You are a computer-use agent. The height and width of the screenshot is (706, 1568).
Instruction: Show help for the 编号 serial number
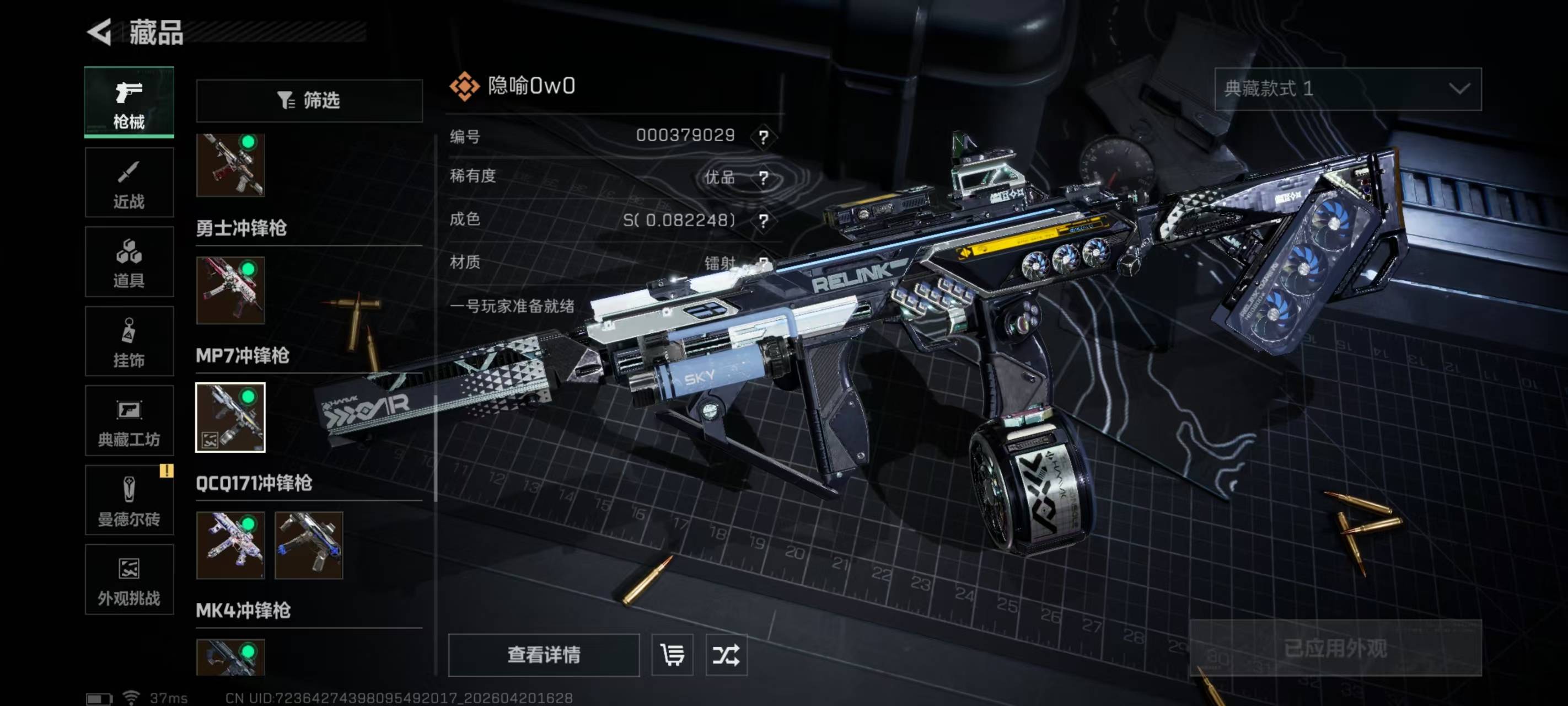tap(763, 136)
